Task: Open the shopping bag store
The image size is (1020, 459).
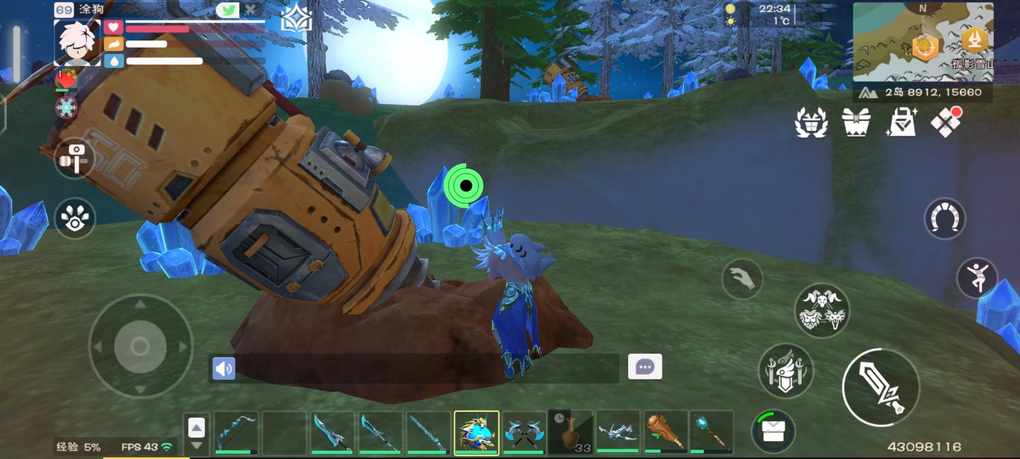Action: pyautogui.click(x=902, y=123)
